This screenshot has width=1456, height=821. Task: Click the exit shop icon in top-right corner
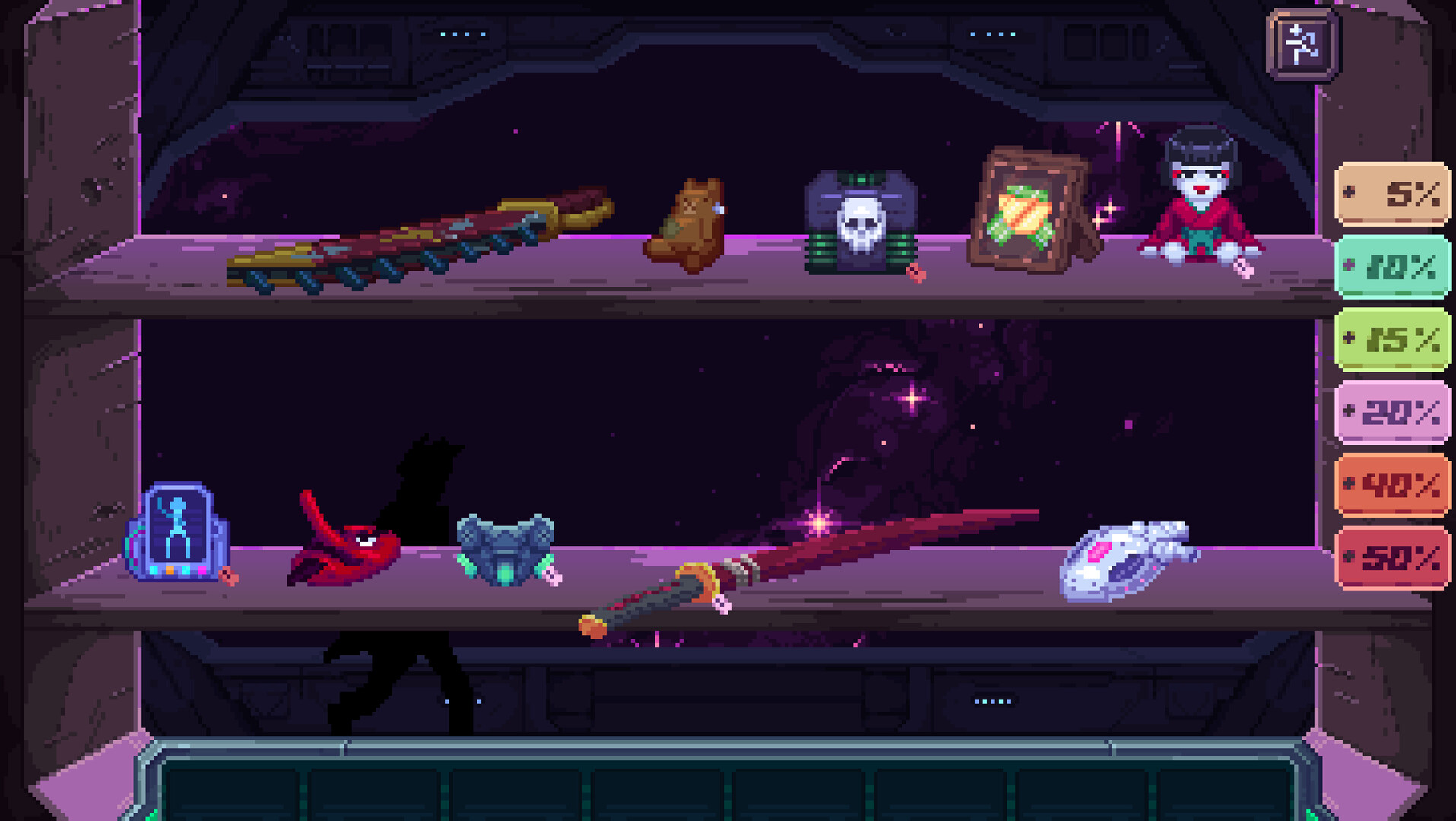(x=1302, y=47)
